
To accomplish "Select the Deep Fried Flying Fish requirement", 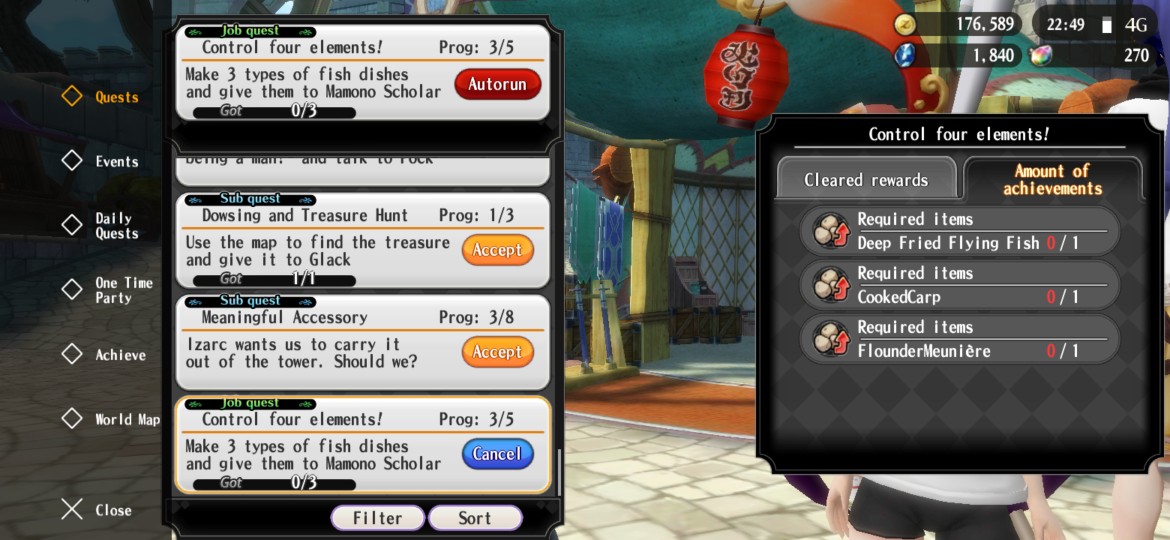I will click(959, 231).
